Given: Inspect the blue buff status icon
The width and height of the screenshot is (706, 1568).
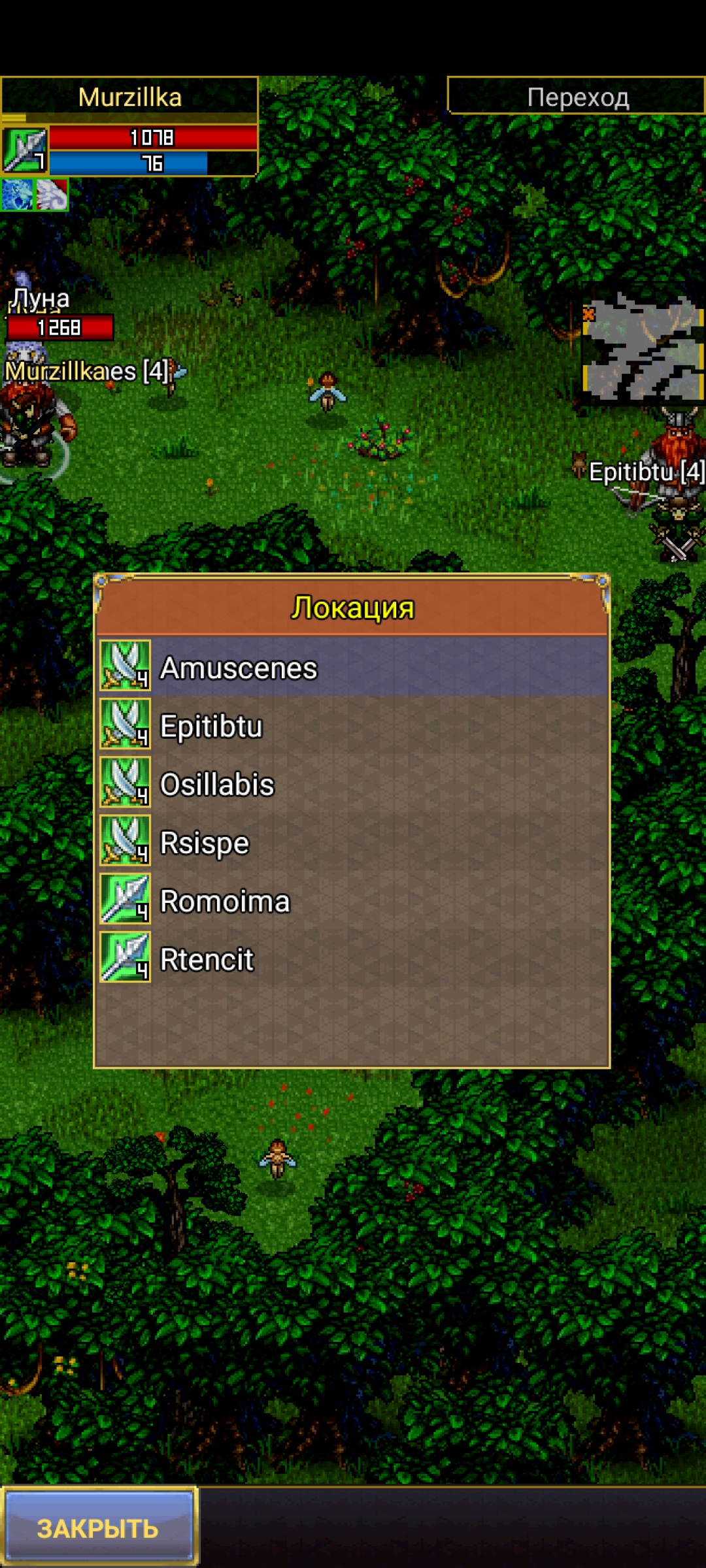Looking at the screenshot, I should 17,195.
